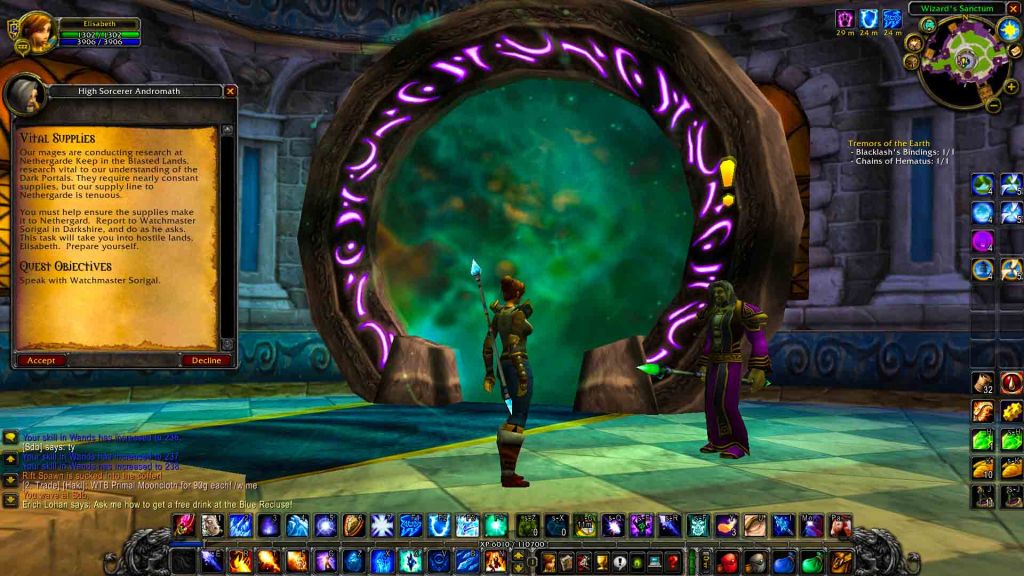Click the blue shield buff icon
1024x576 pixels.
(869, 19)
